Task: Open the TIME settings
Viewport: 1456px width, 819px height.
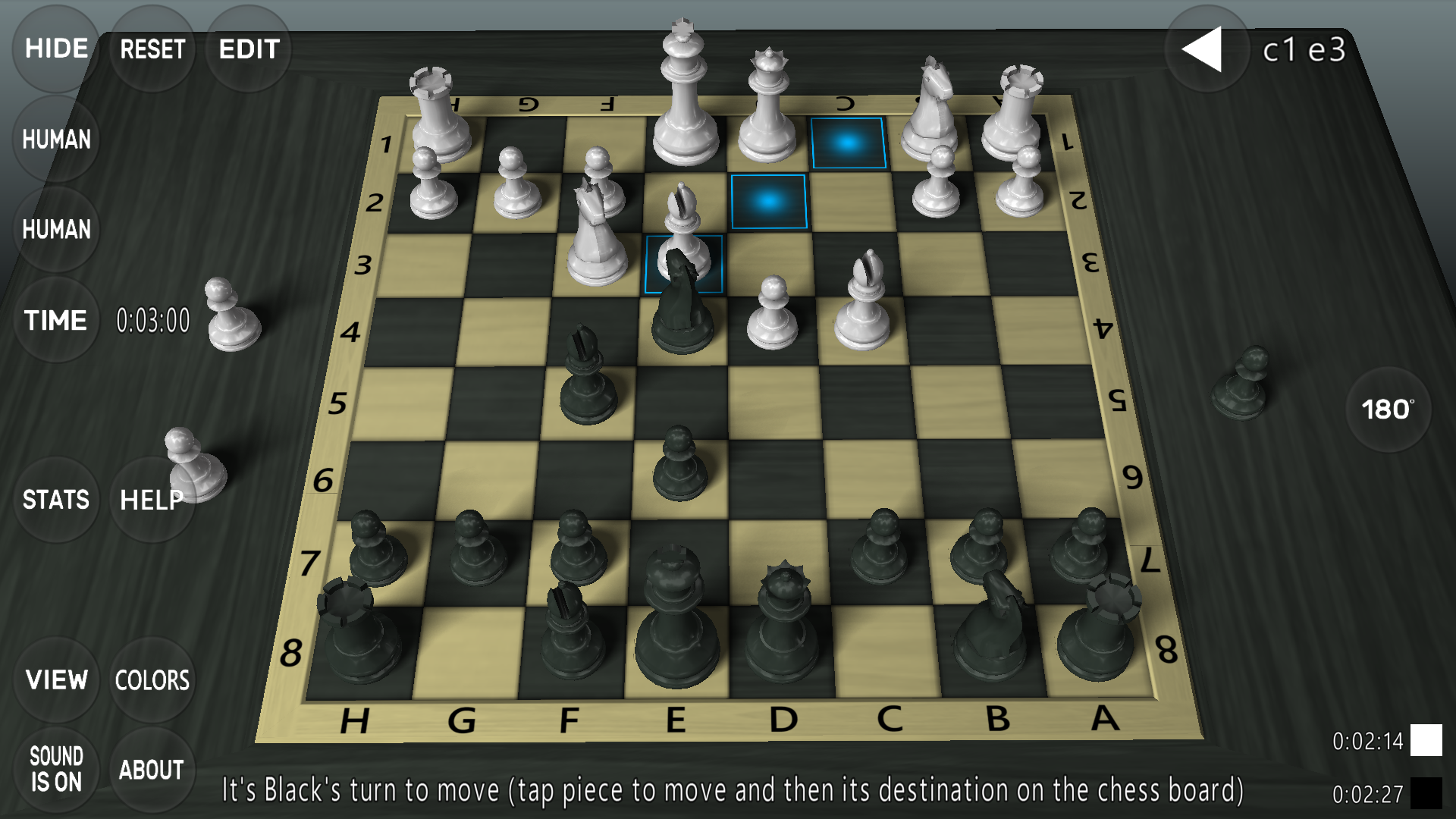Action: click(x=55, y=320)
